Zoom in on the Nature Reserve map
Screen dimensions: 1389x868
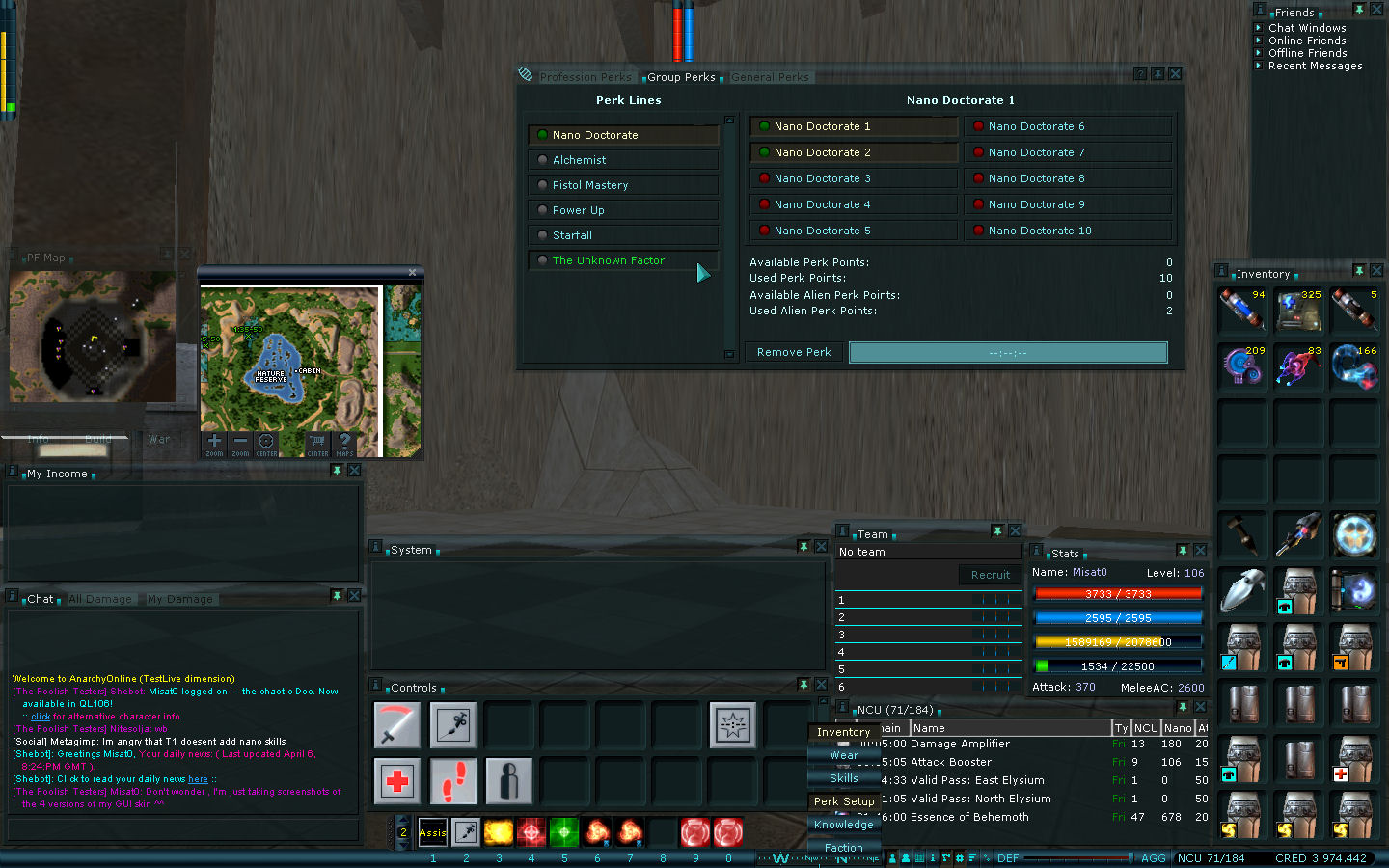(214, 442)
